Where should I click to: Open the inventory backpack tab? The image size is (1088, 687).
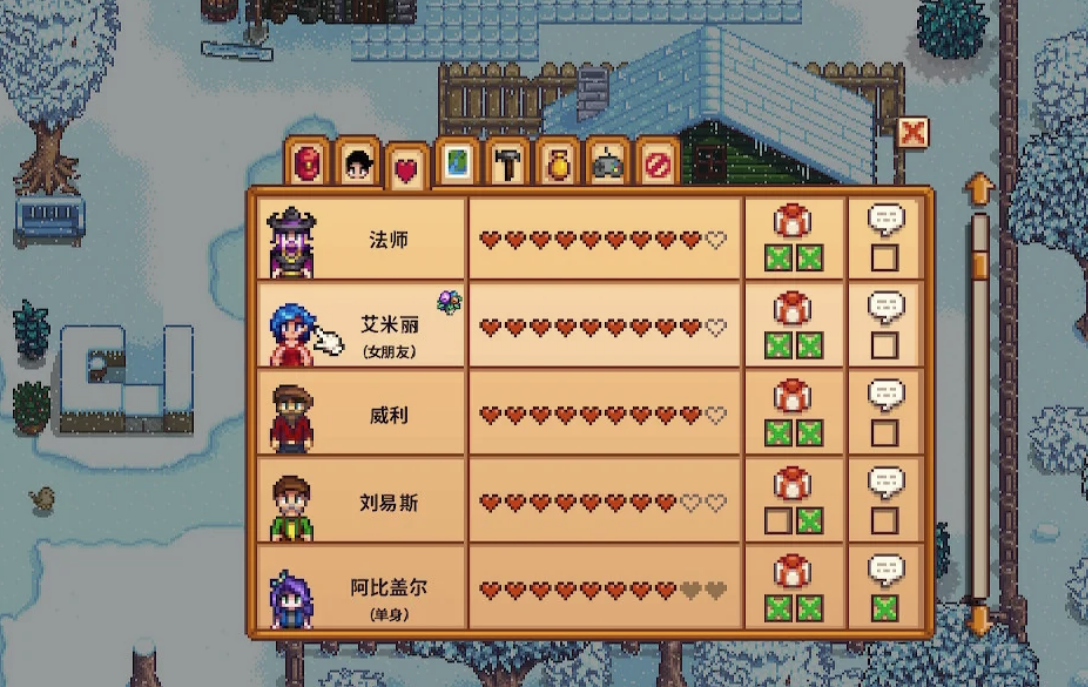307,163
